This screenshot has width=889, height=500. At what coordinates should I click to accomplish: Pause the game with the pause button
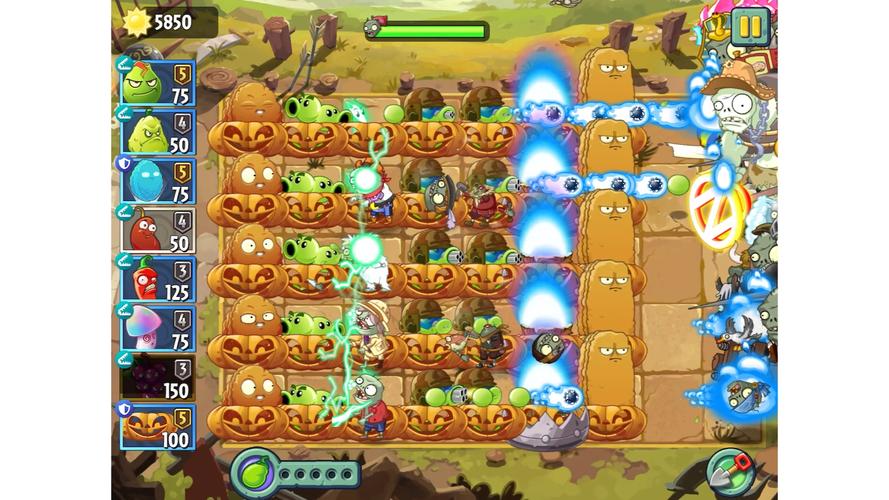click(749, 27)
